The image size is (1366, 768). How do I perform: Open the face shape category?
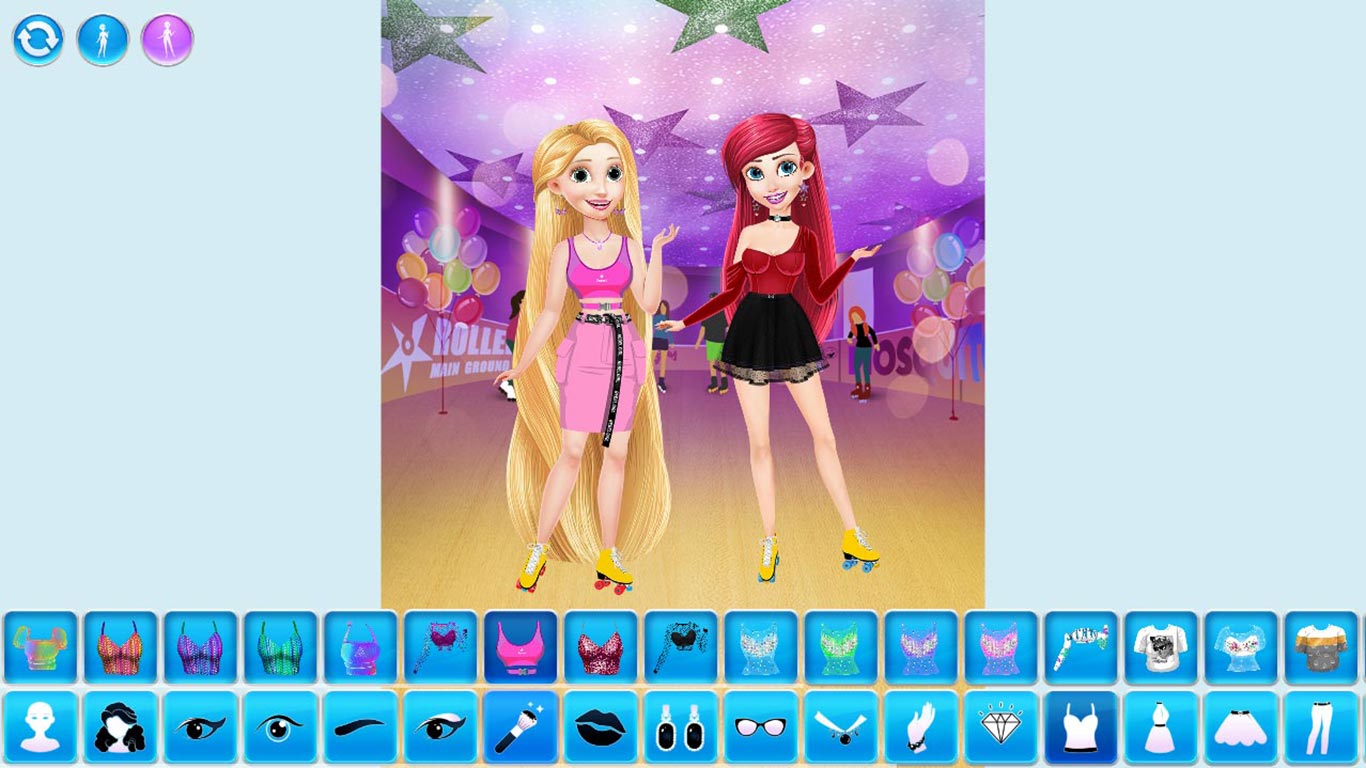40,730
